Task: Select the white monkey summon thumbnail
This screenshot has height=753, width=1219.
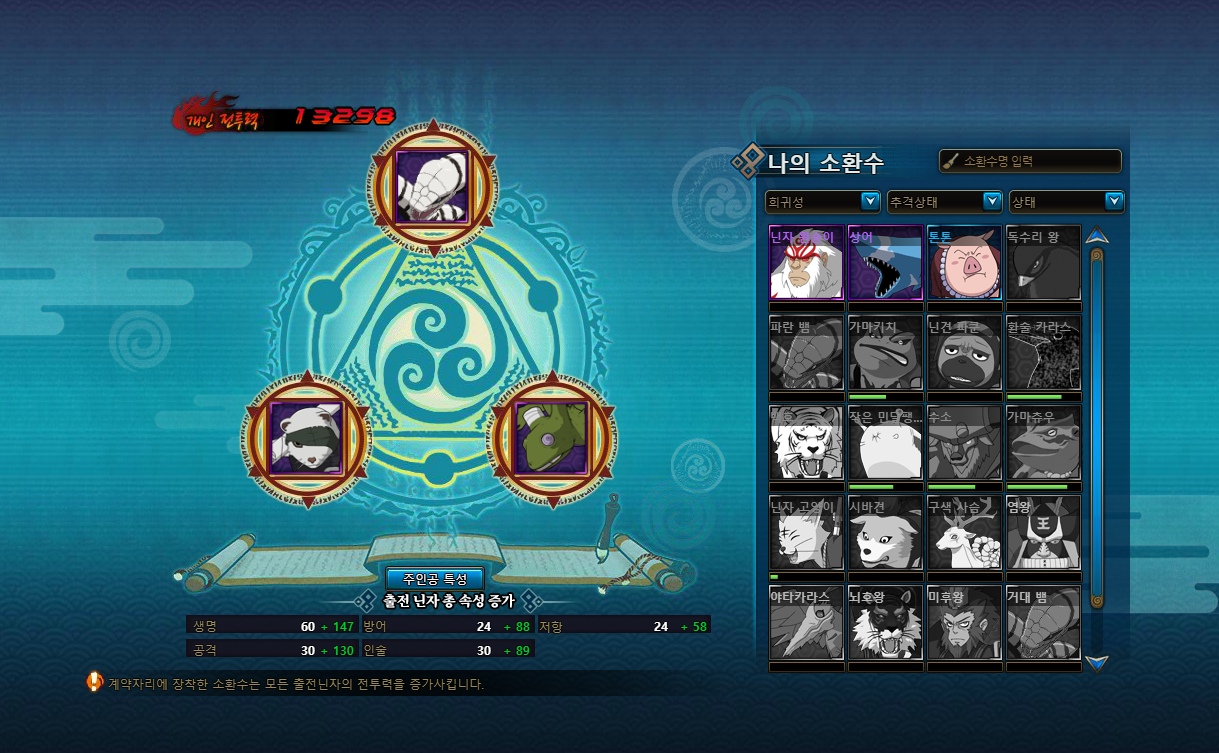Action: (806, 263)
